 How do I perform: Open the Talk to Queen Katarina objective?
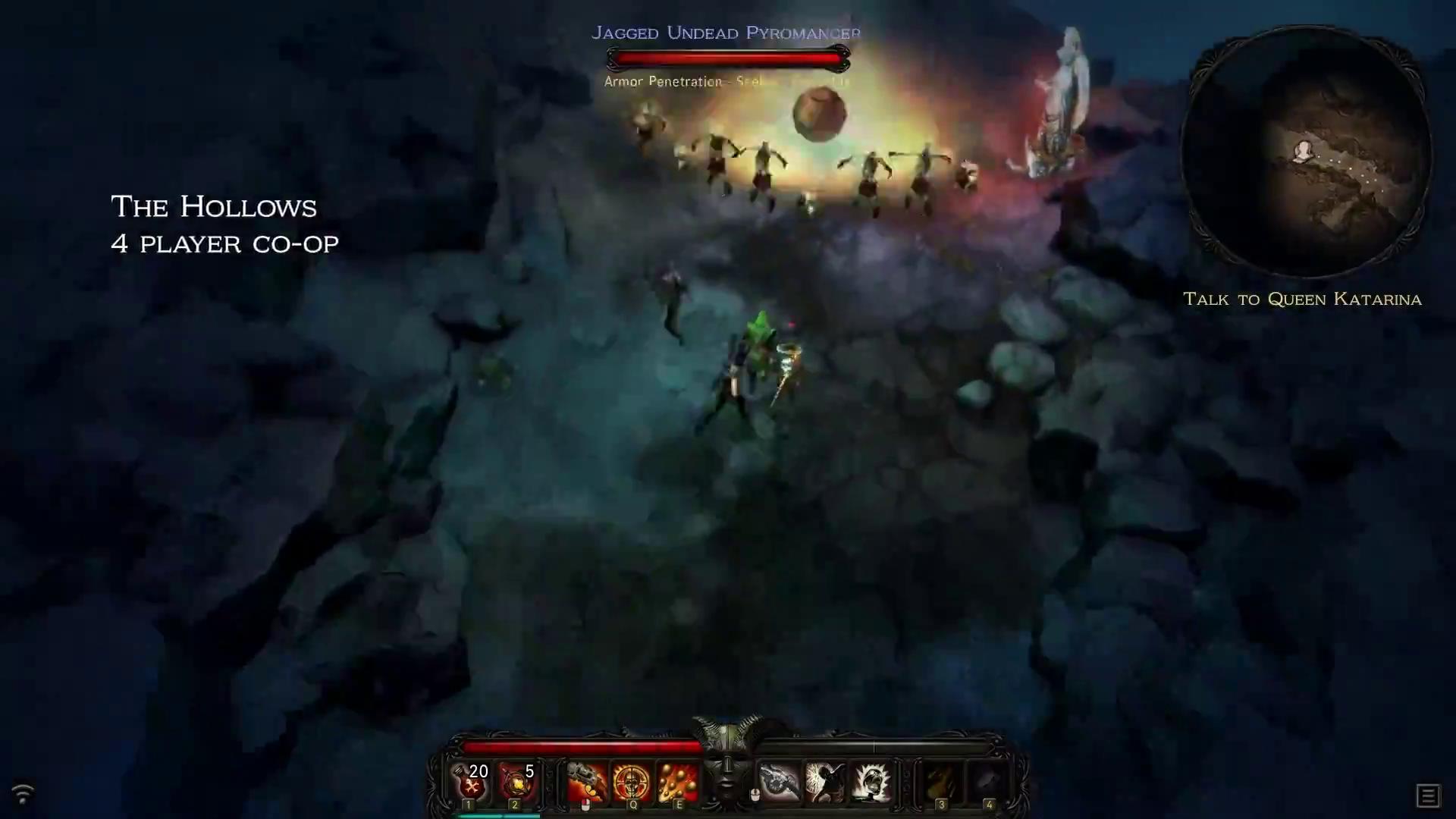(x=1302, y=299)
